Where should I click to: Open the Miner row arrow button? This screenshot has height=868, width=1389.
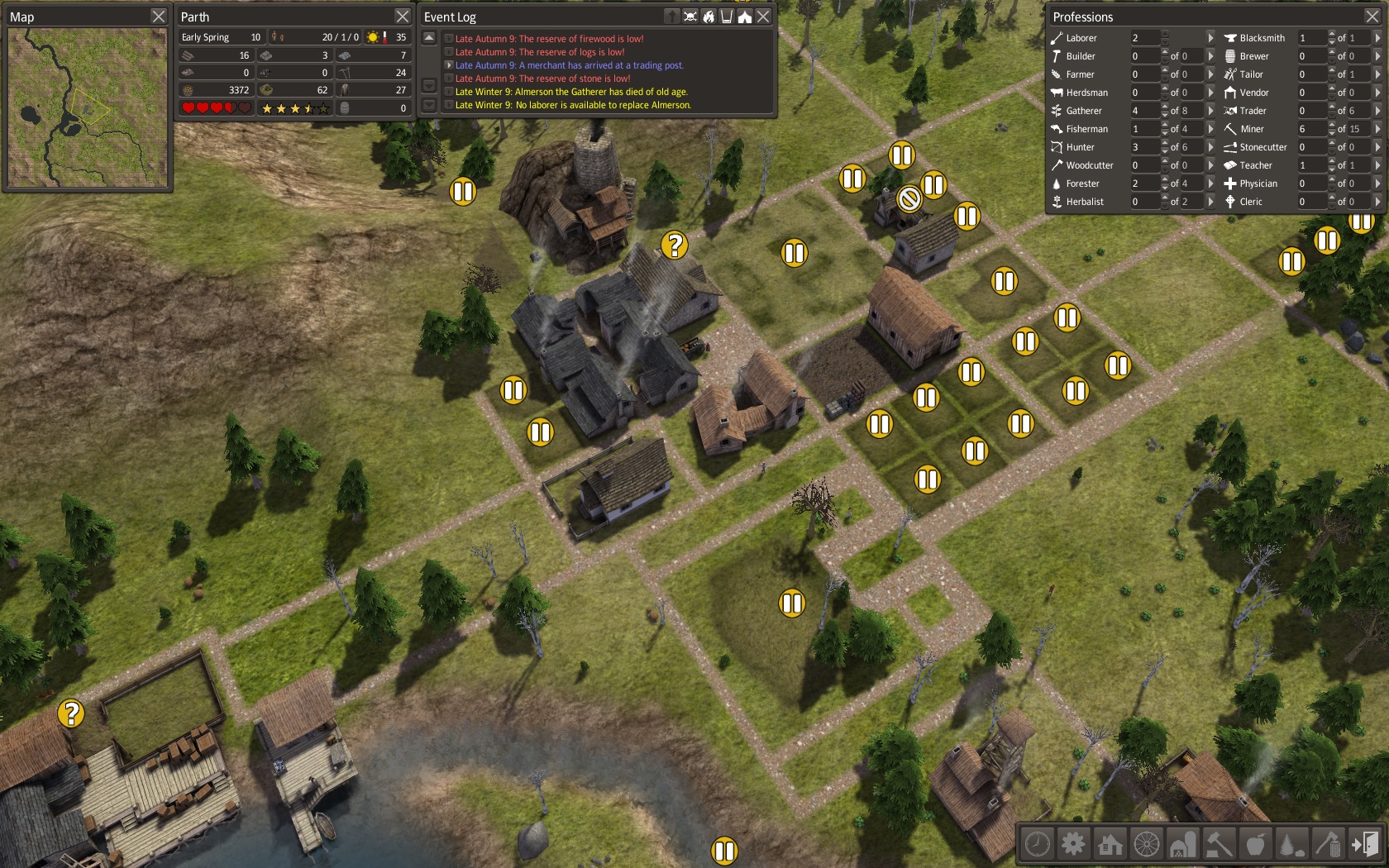click(1377, 129)
